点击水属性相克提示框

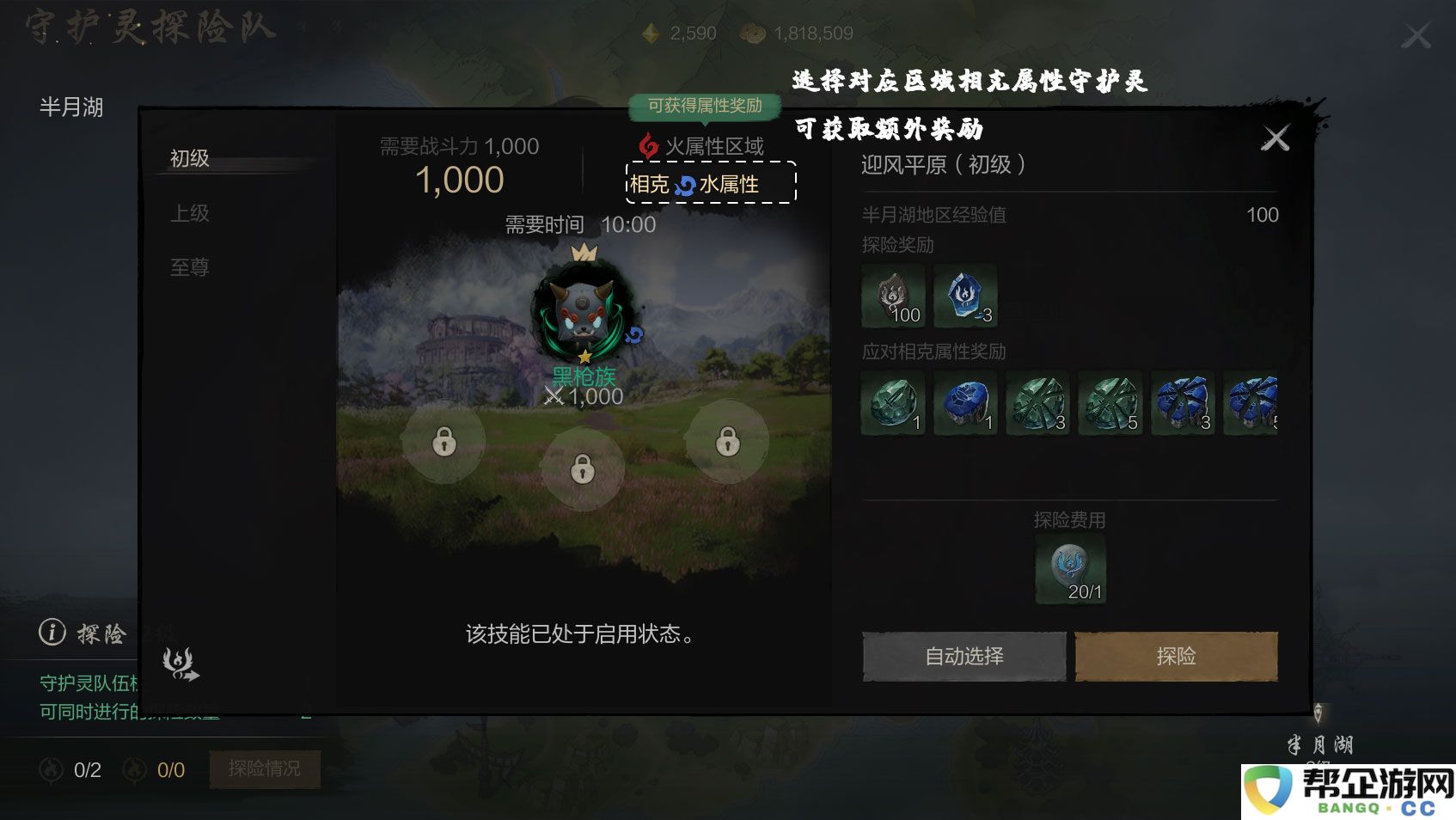tap(710, 183)
